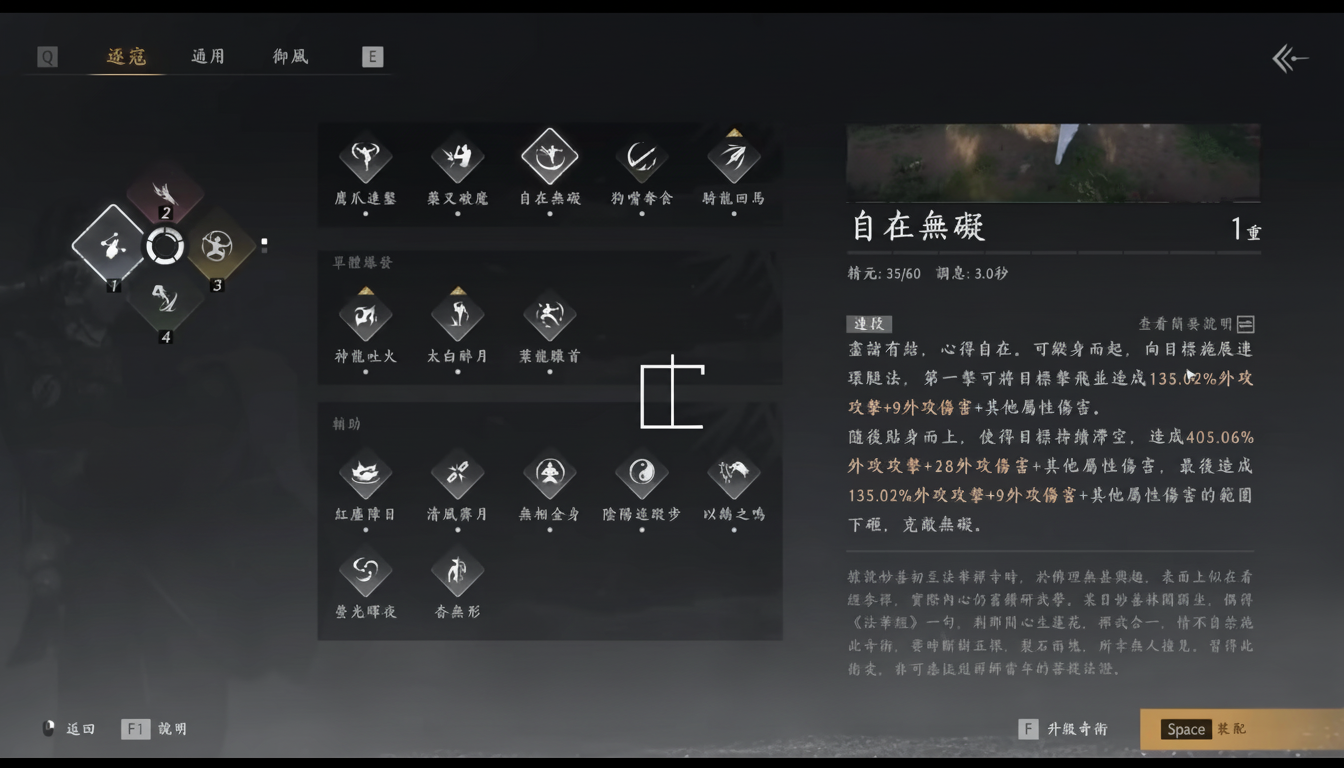Screen dimensions: 1344x768
Task: Select the 鷹爪連擊 skill icon
Action: [365, 156]
